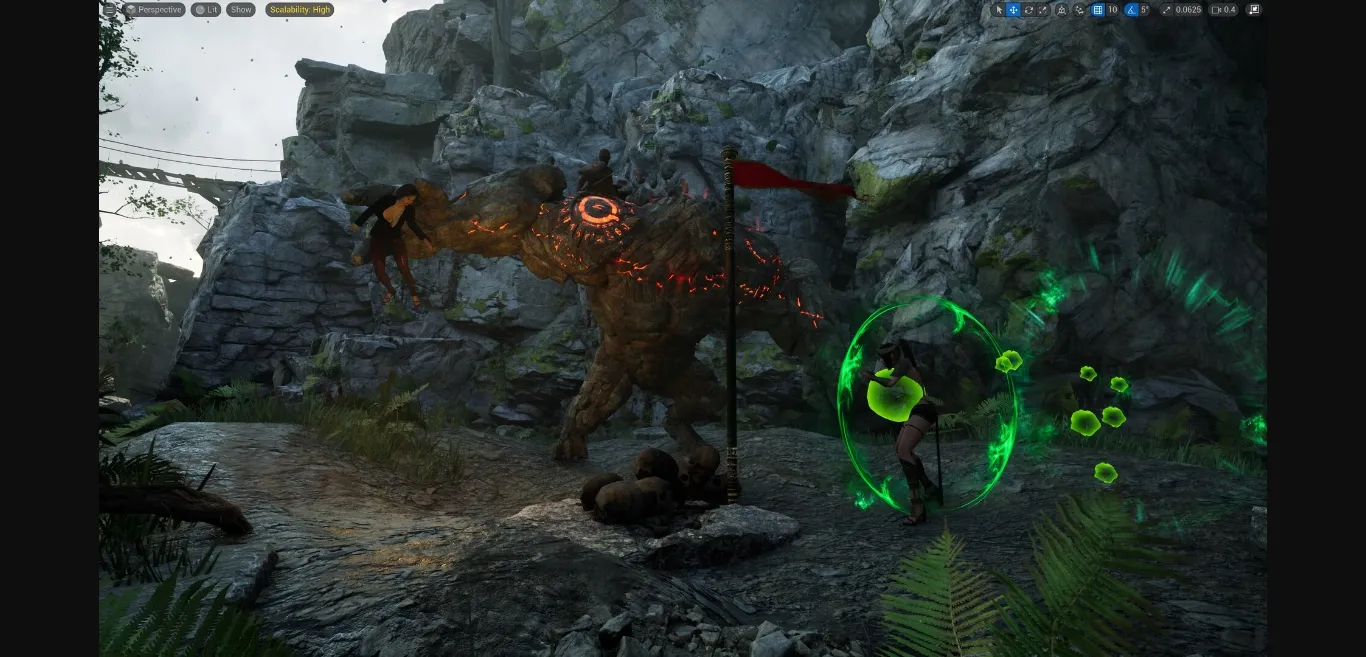This screenshot has width=1366, height=657.
Task: Open the surface snapping options
Action: coord(1079,10)
